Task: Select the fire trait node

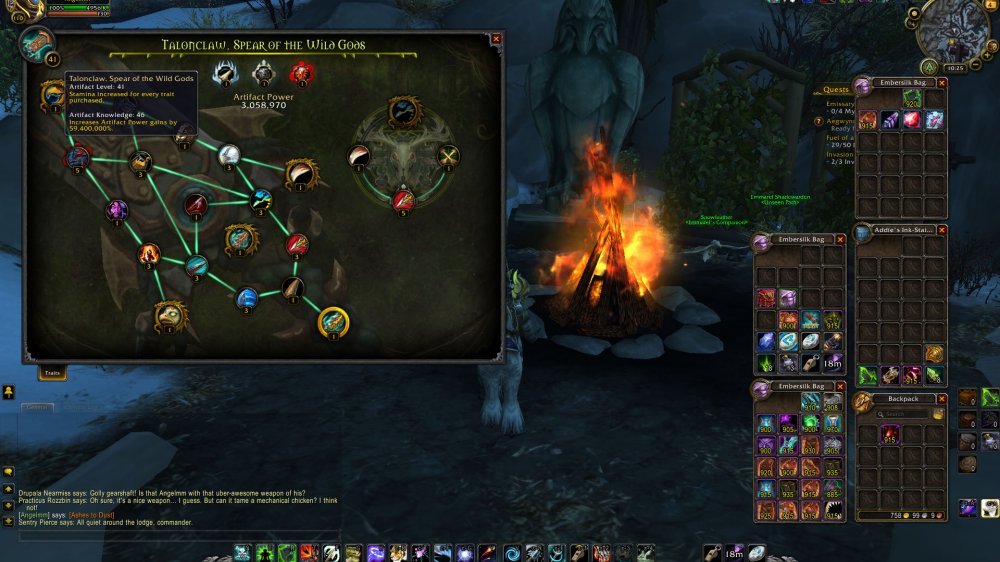Action: 149,254
